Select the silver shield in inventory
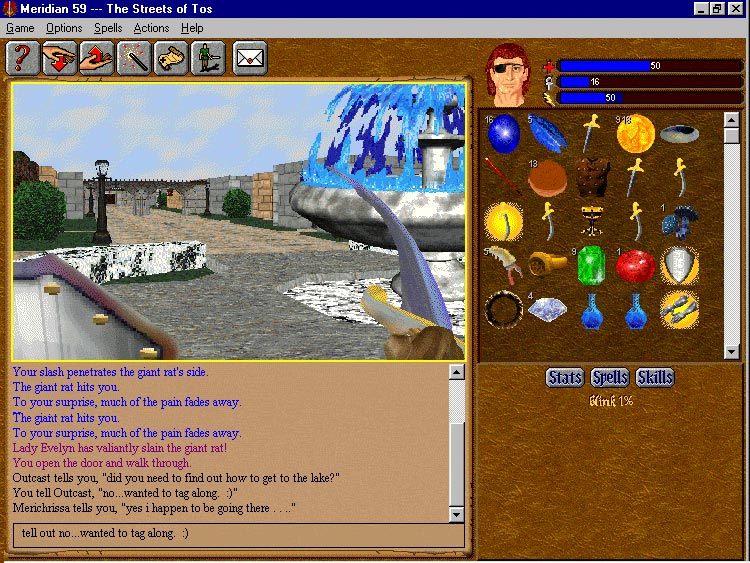750x563 pixels. click(x=679, y=265)
